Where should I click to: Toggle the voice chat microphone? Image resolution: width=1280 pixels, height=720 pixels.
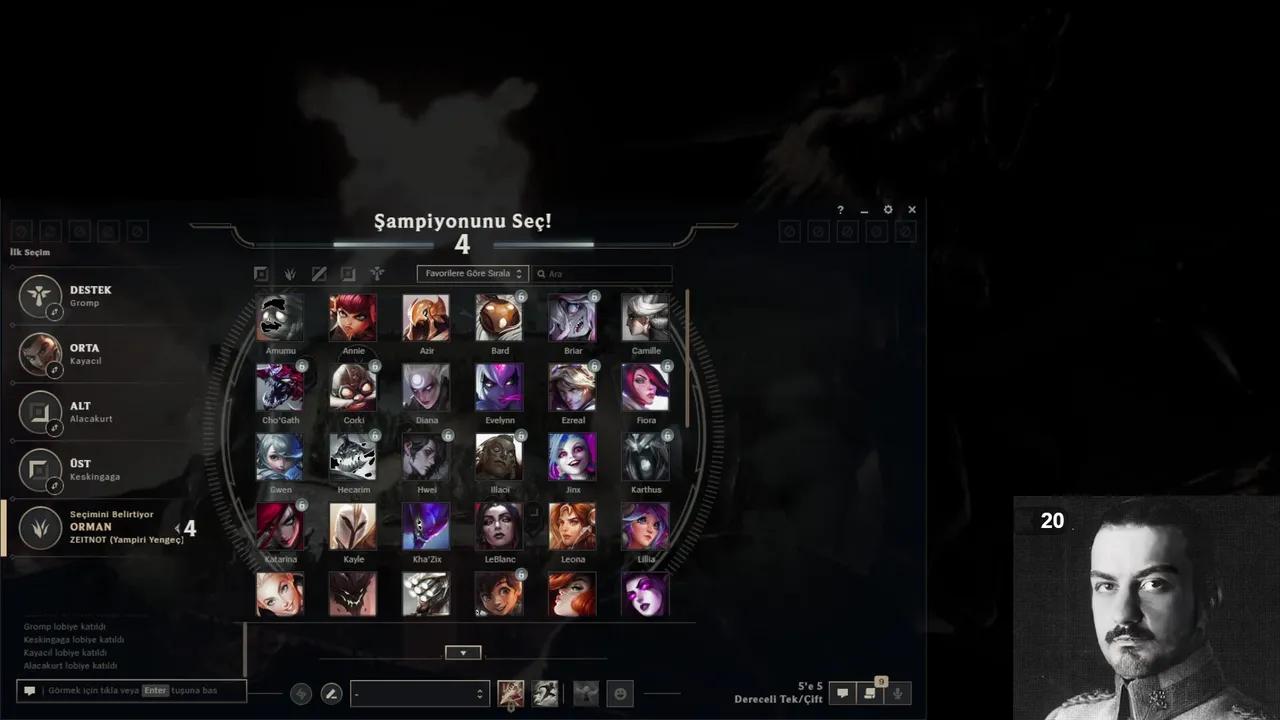[897, 693]
